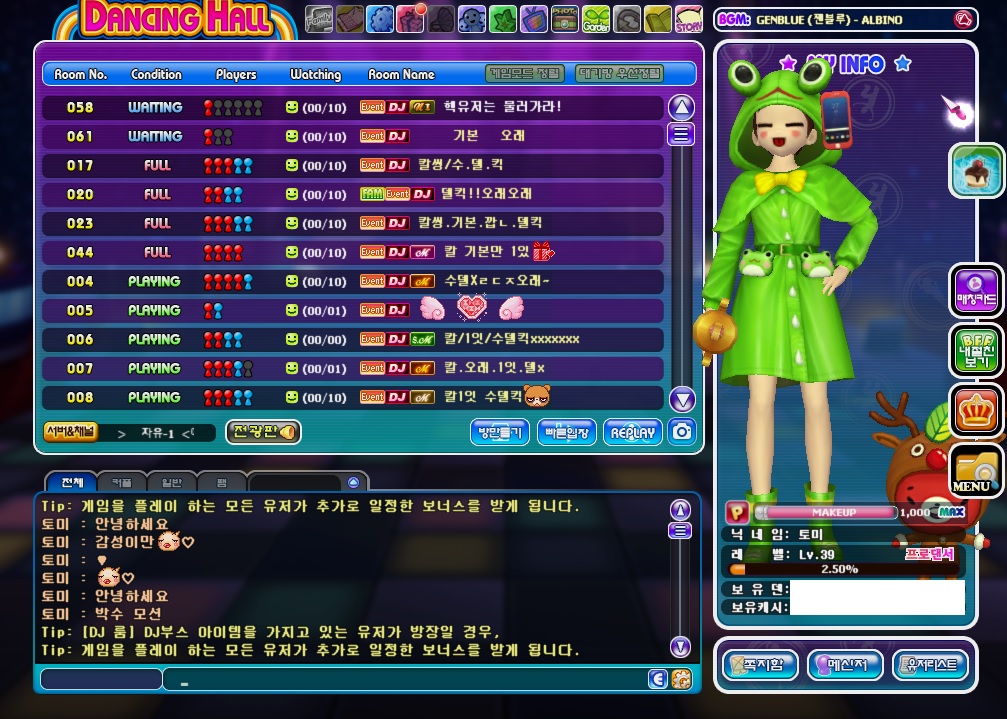The image size is (1007, 719).
Task: Open the gift box icon with red notification
Action: (x=411, y=18)
